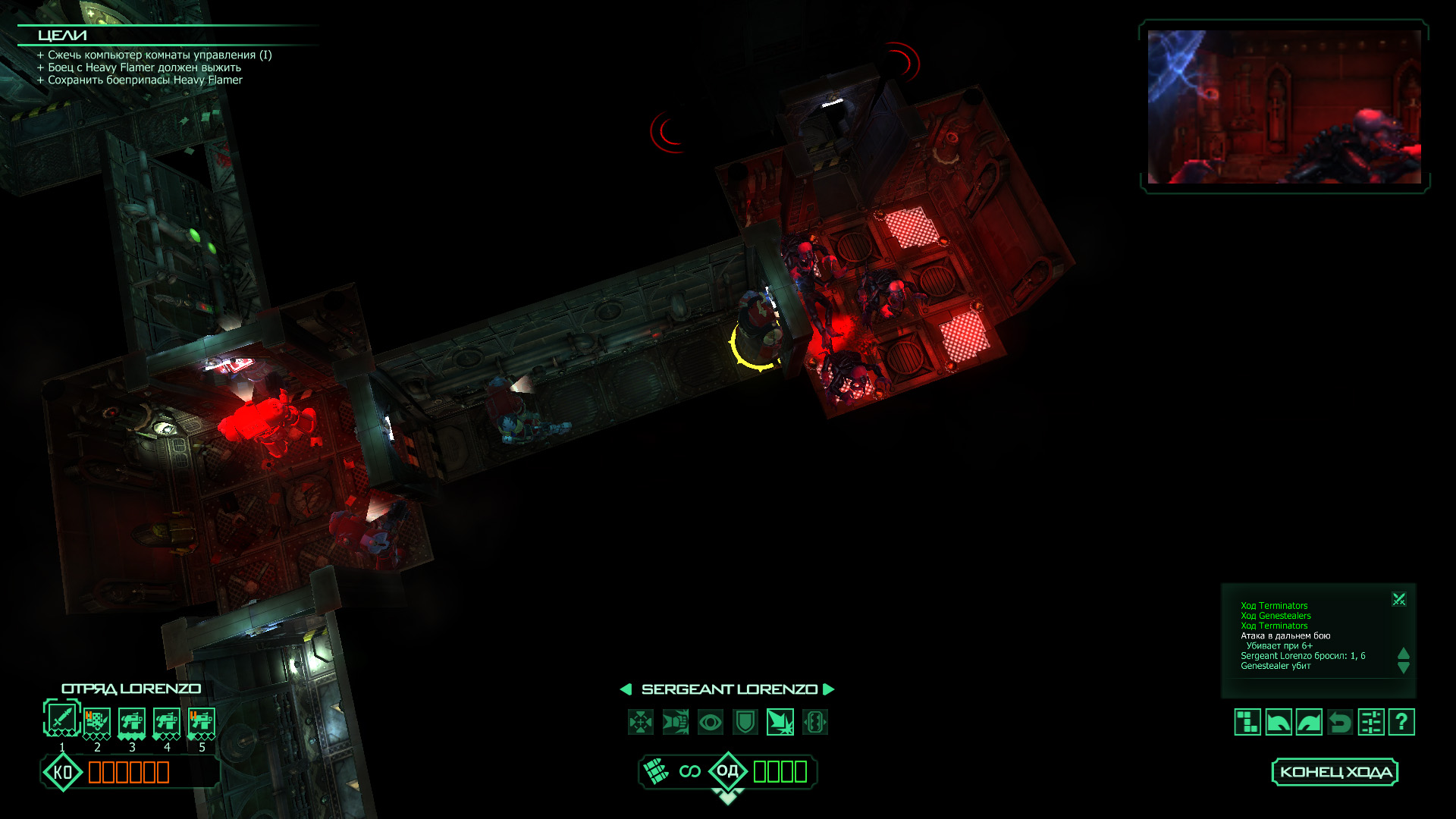Viewport: 1456px width, 819px height.
Task: Open settings with the sliders icon
Action: pyautogui.click(x=1371, y=722)
